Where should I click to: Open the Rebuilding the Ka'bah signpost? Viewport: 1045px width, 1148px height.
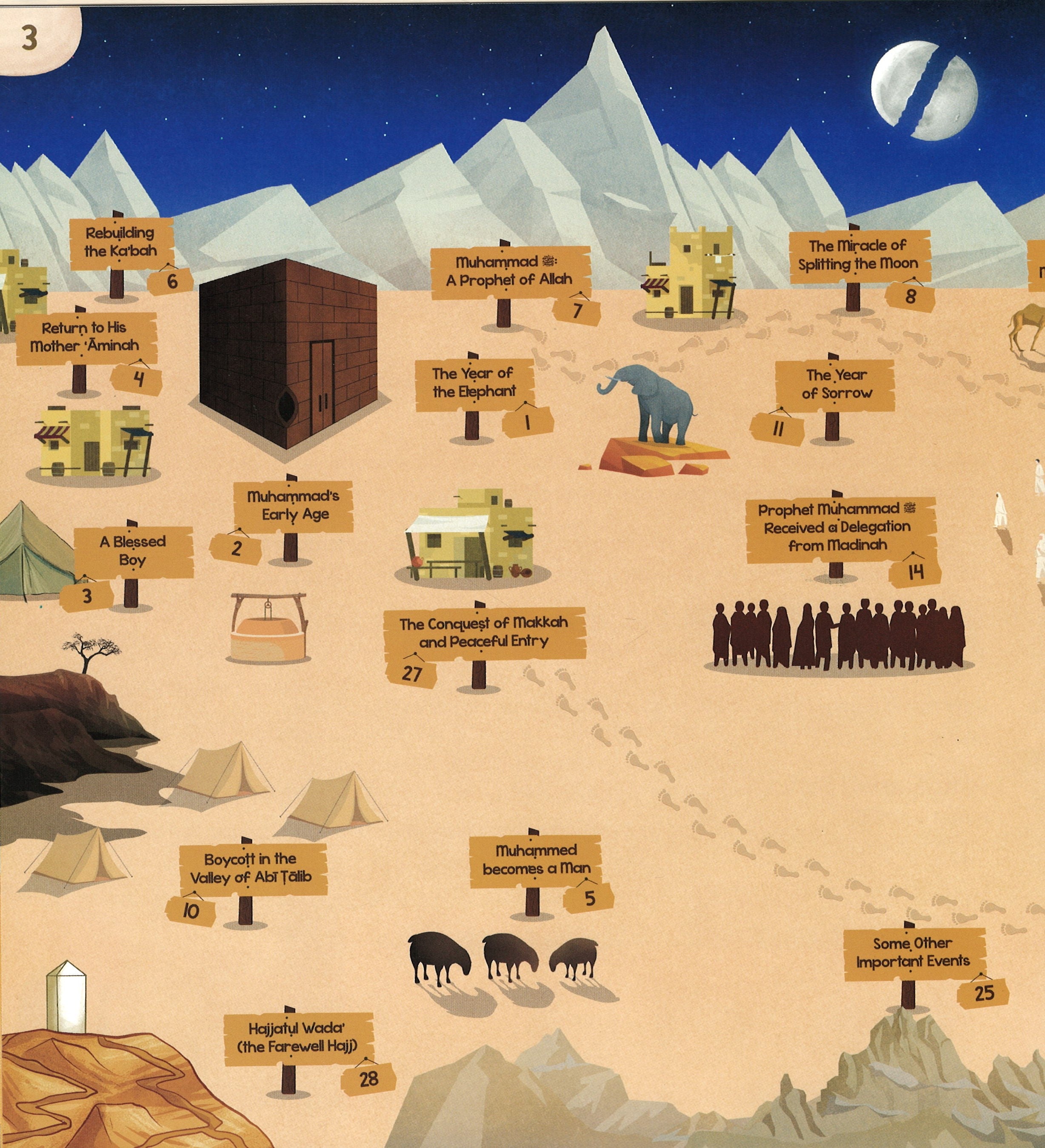click(120, 242)
